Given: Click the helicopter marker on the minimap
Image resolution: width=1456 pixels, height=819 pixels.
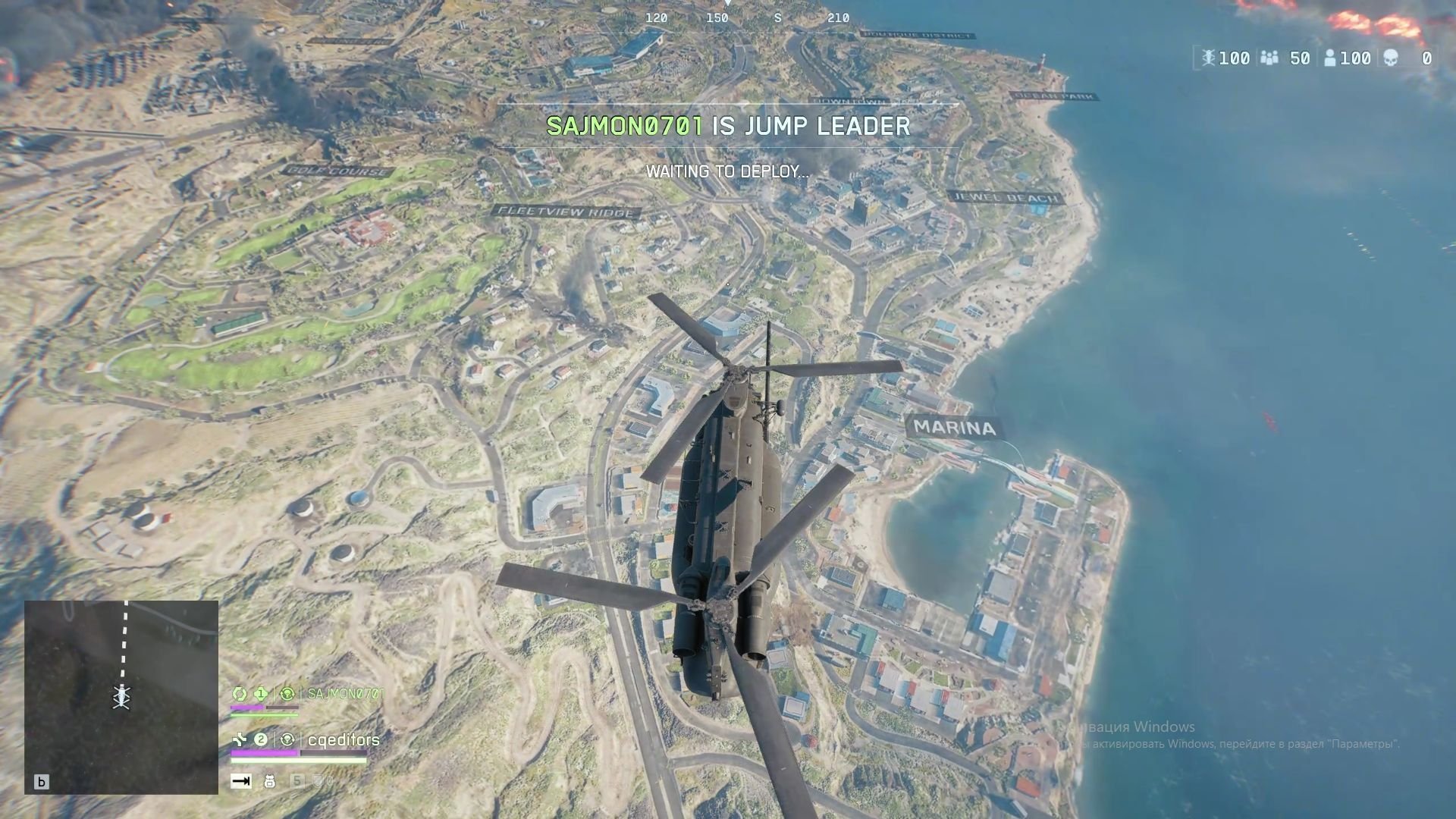Looking at the screenshot, I should (x=121, y=695).
